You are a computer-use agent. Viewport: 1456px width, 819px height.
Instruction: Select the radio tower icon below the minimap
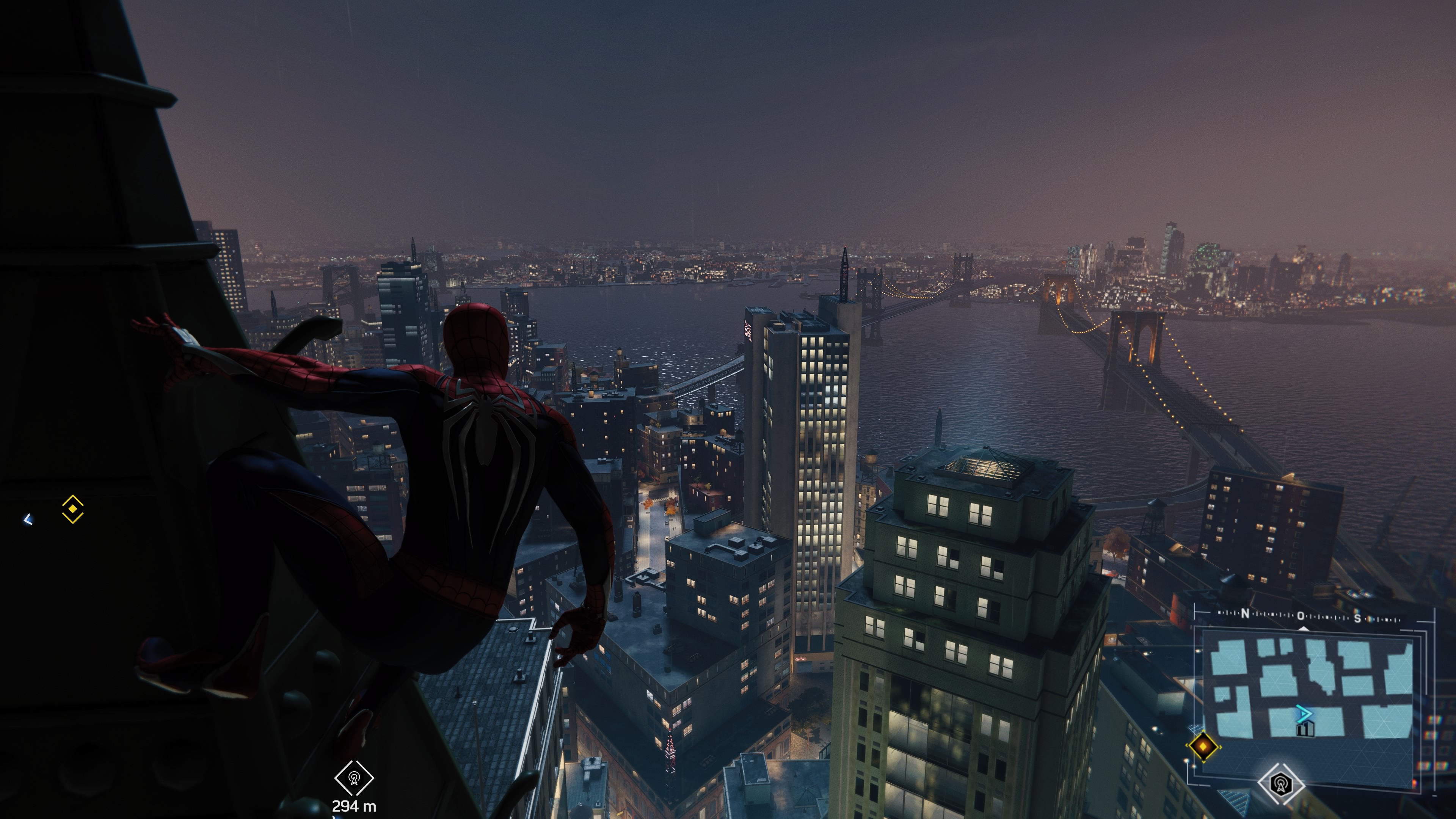click(1281, 784)
